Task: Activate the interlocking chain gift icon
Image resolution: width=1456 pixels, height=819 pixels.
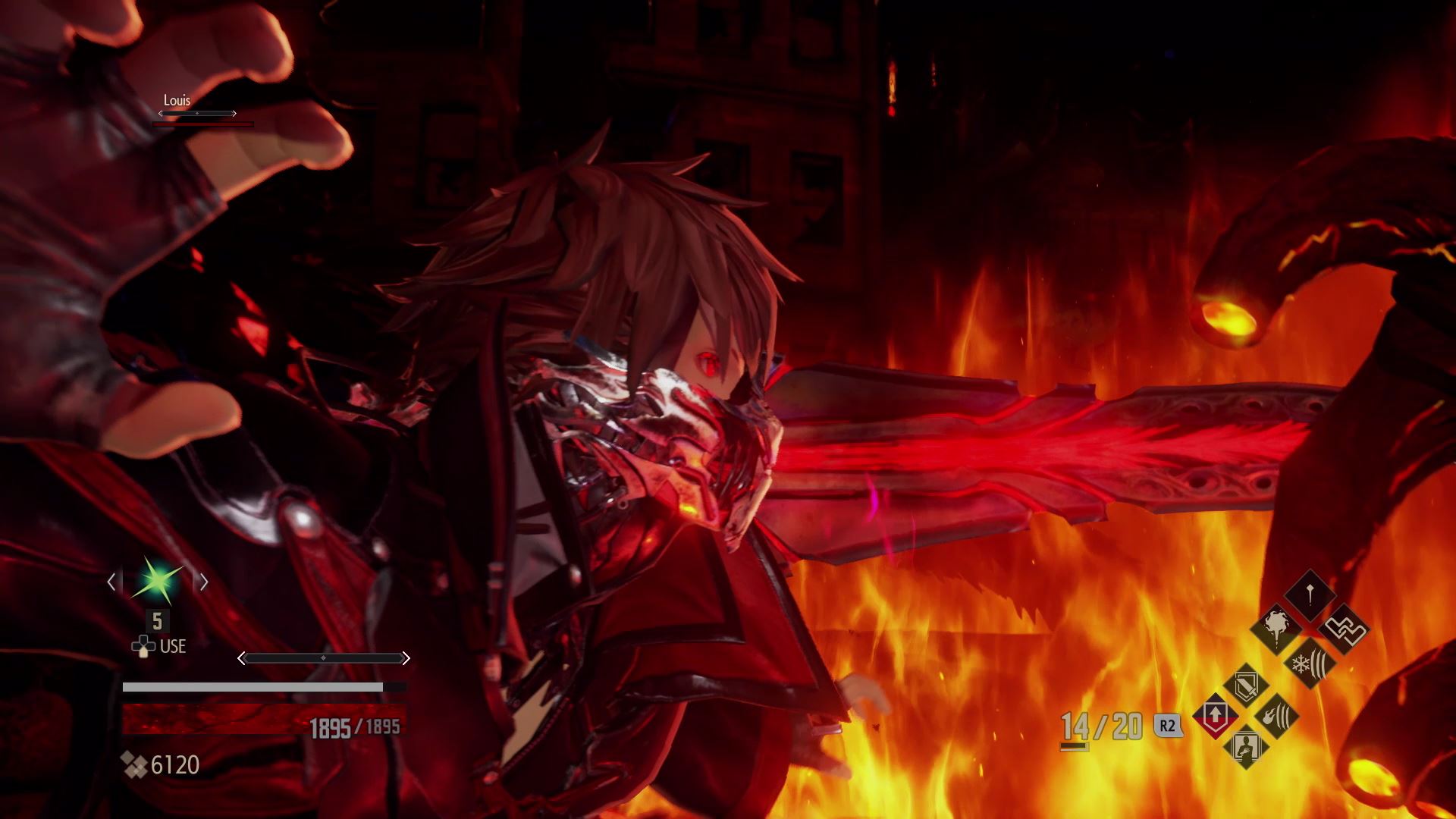Action: point(1344,629)
